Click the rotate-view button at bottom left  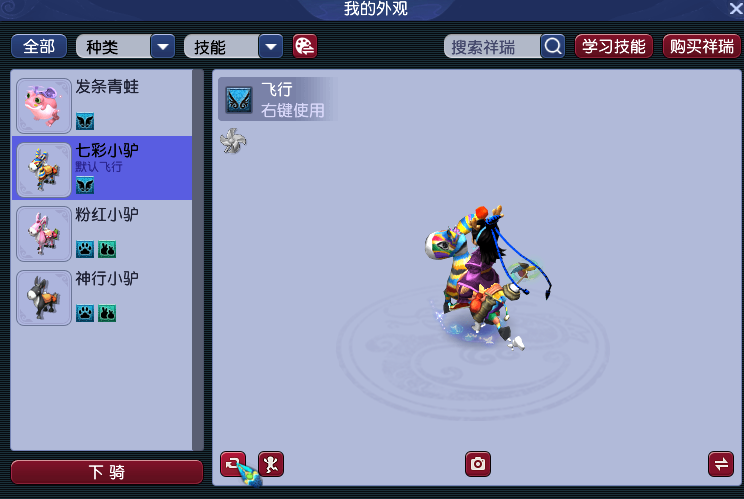pos(233,464)
